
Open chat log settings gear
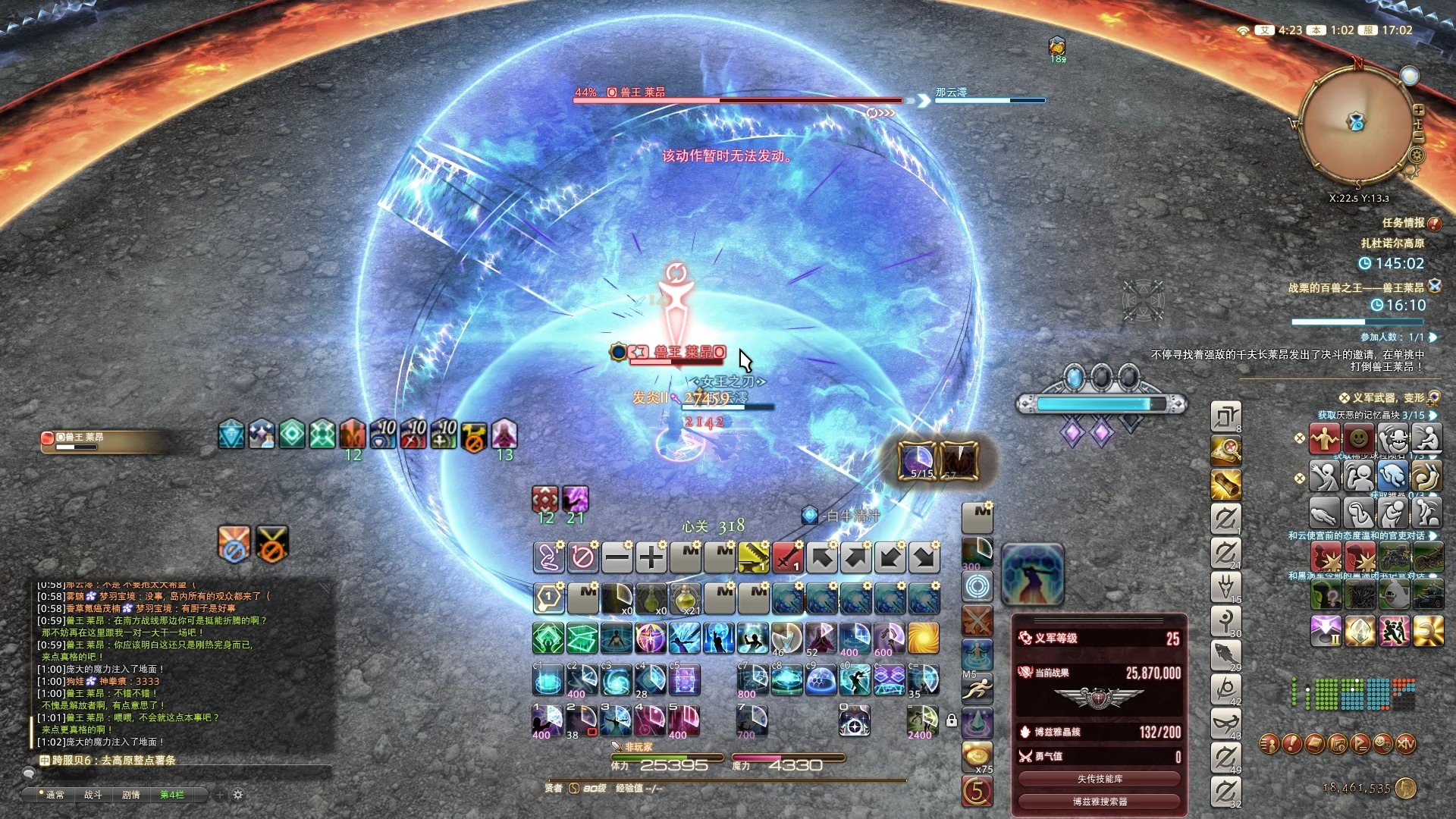pos(238,795)
